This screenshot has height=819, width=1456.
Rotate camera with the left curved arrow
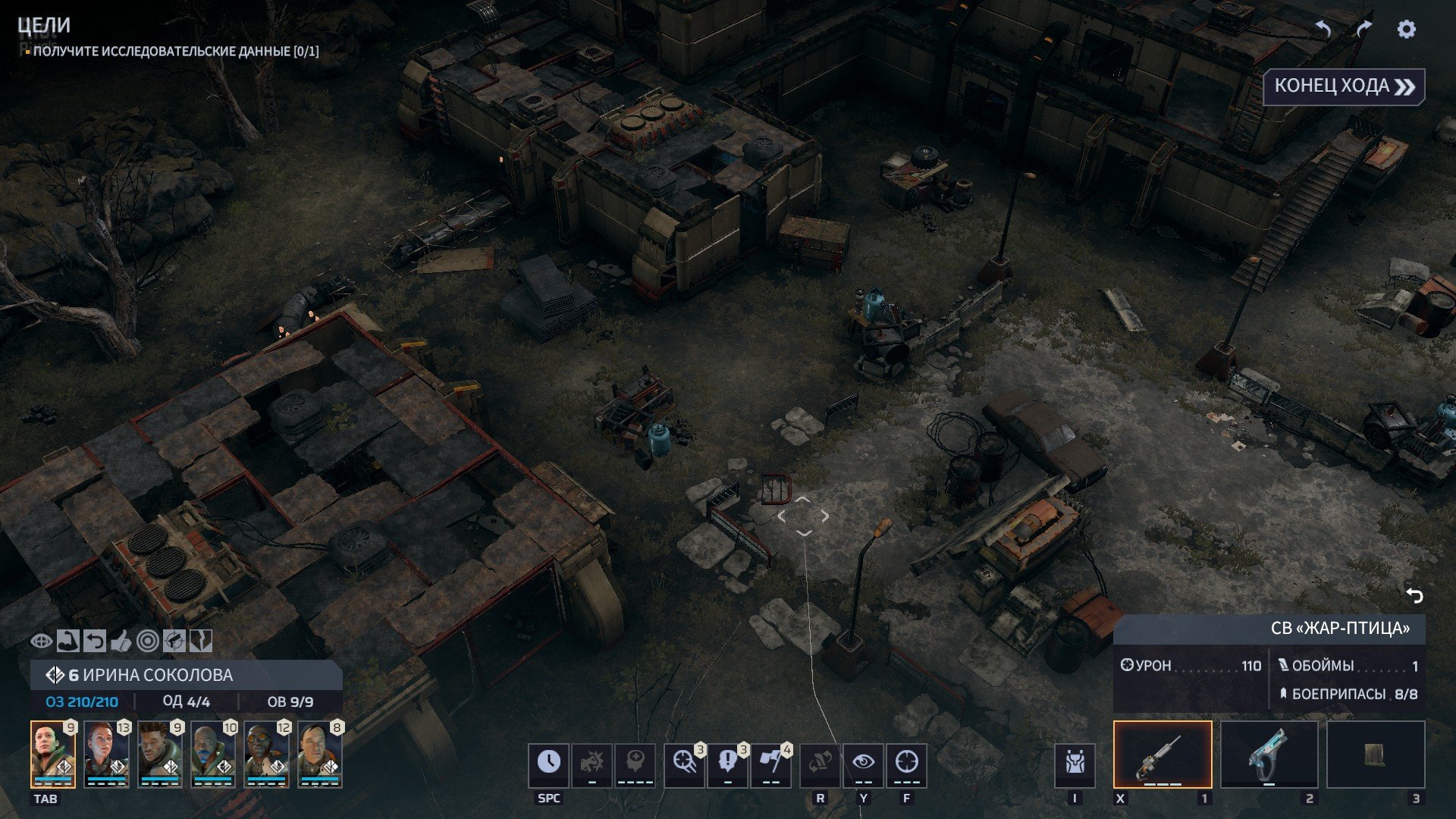point(1323,30)
